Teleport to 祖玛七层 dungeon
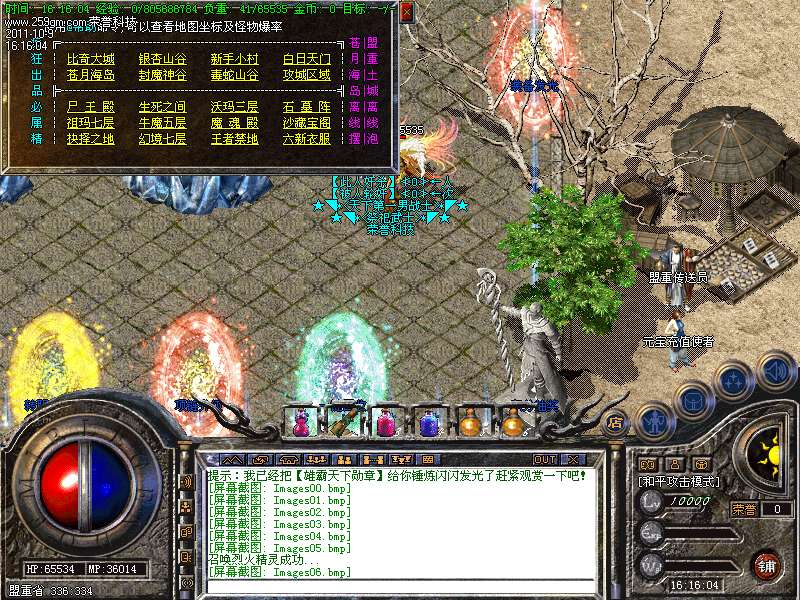Viewport: 800px width, 600px height. point(90,123)
